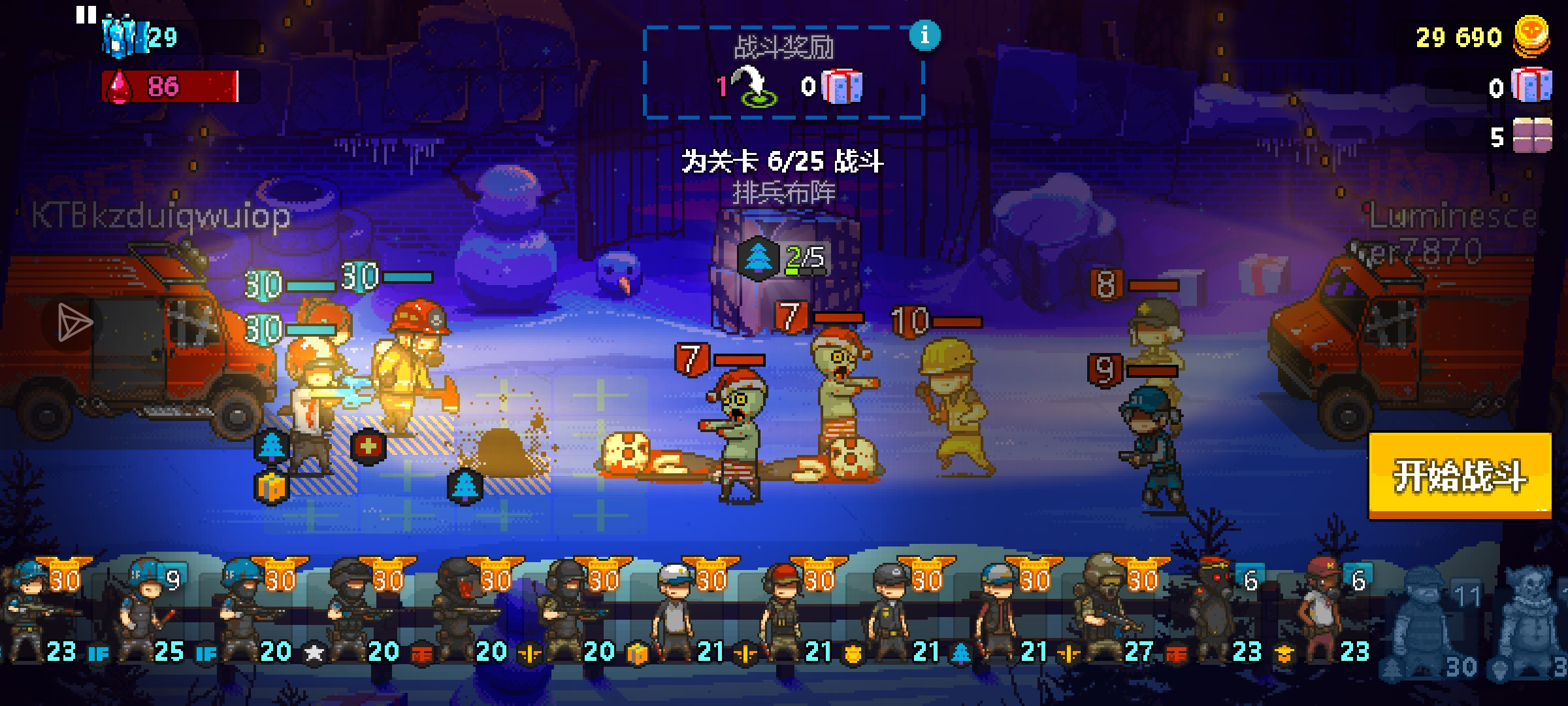The height and width of the screenshot is (706, 1568).
Task: Start the battle with the yellow 开始战斗 button
Action: coord(1460,475)
